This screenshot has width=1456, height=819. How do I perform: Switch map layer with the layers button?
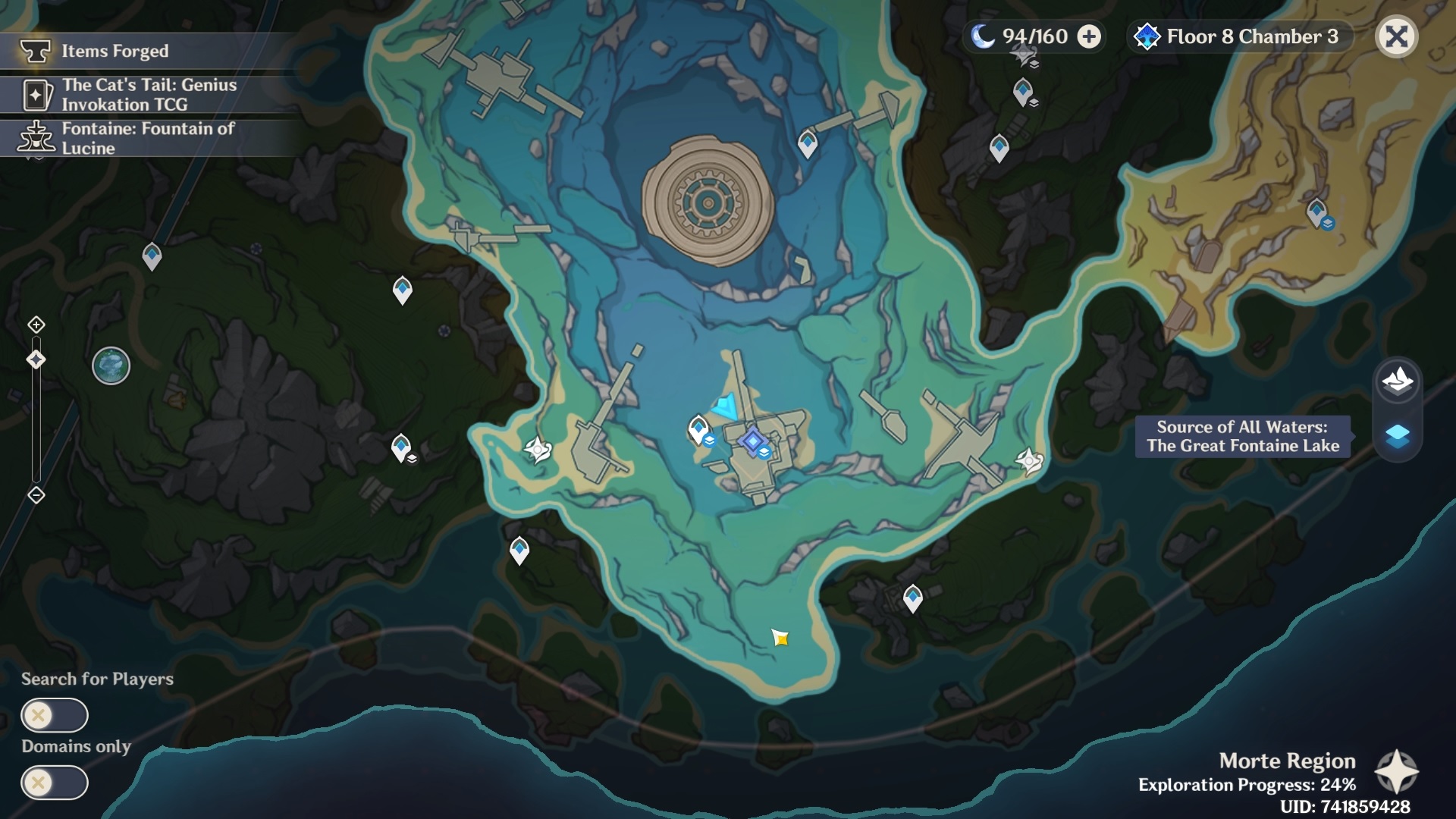coord(1397,436)
